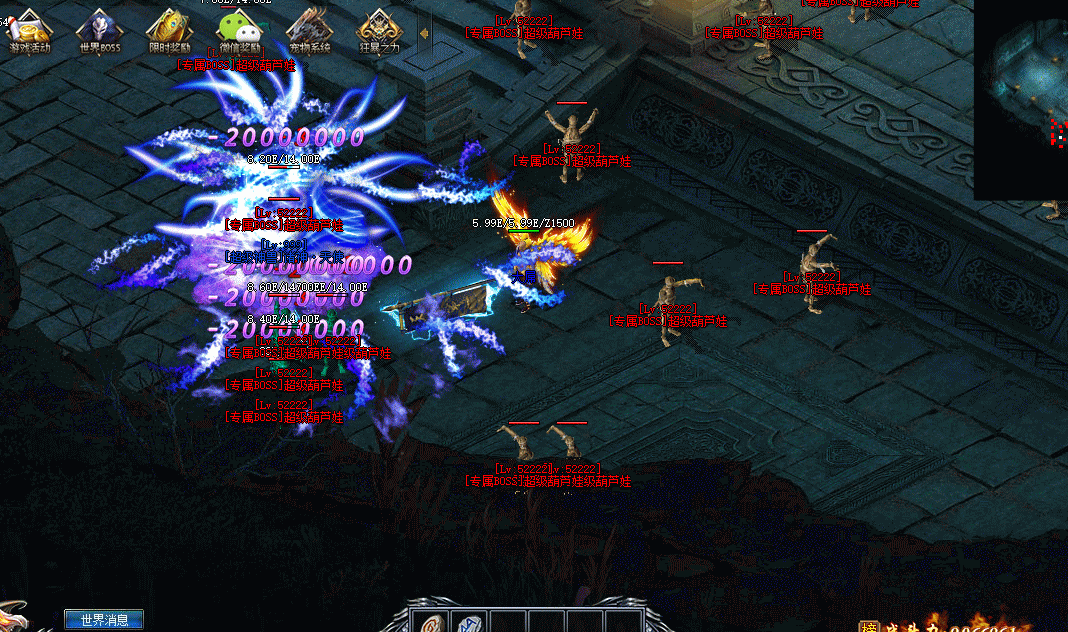The image size is (1068, 632).
Task: Open the 世界BOSS panel
Action: [98, 30]
